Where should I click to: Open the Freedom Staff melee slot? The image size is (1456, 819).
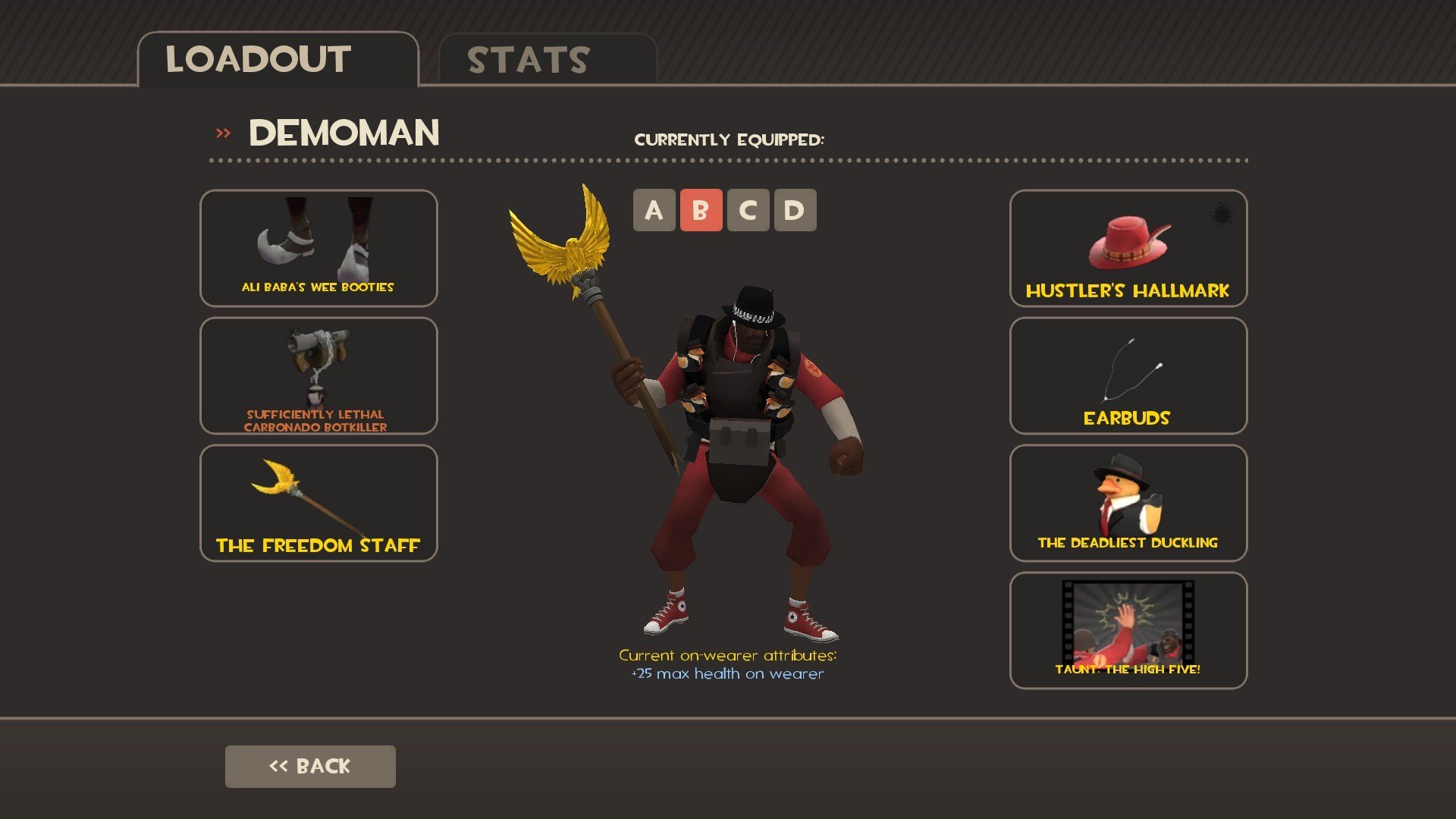(x=318, y=503)
